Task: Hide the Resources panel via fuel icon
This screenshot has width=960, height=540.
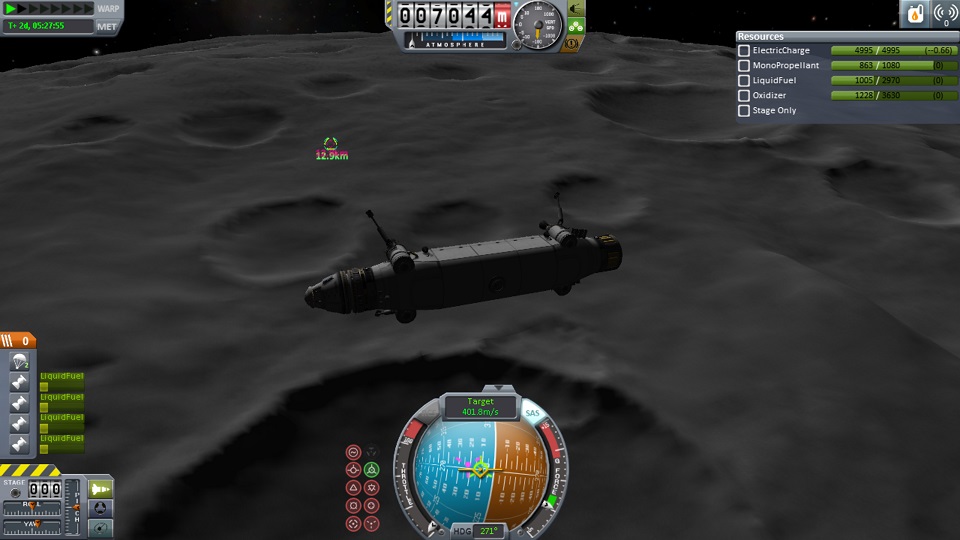Action: [x=916, y=14]
